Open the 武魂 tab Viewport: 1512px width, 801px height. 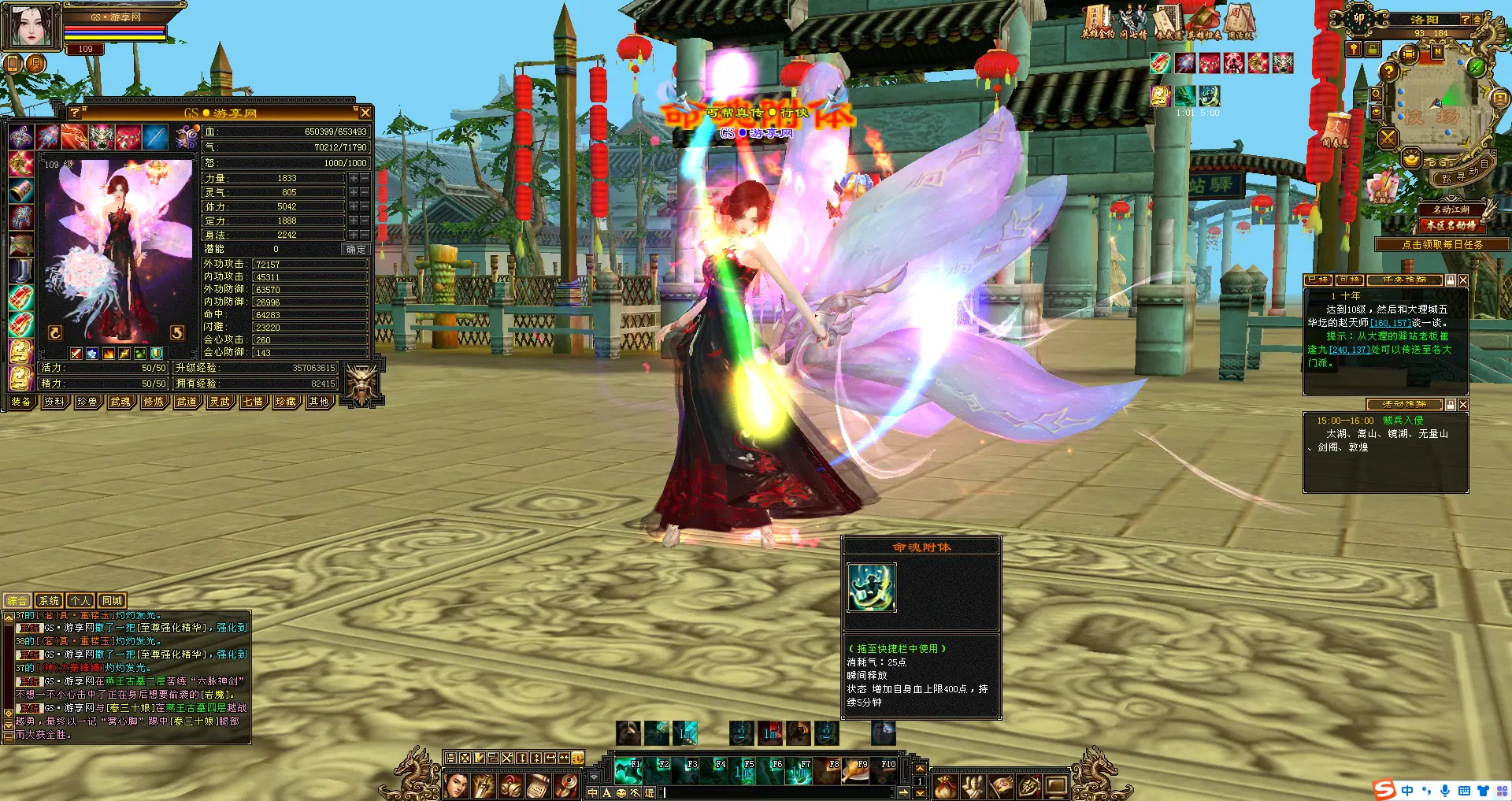coord(120,402)
